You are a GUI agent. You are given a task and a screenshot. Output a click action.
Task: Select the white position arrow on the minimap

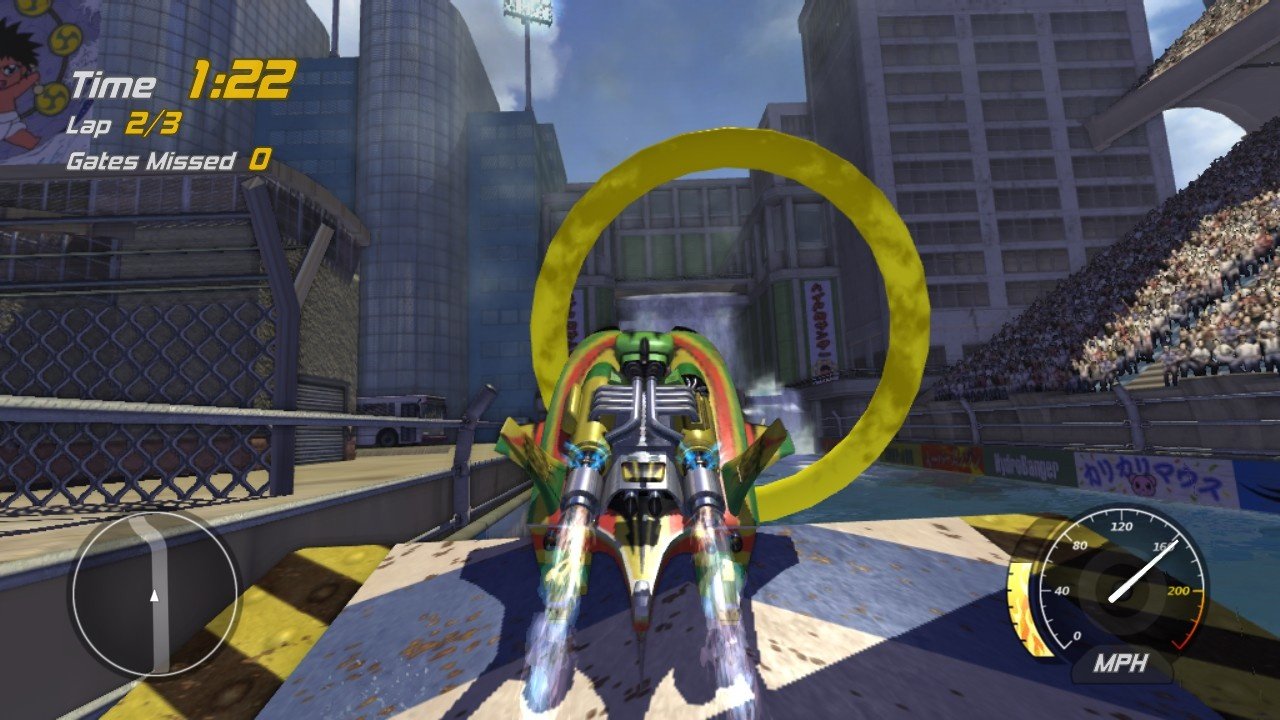tap(155, 598)
